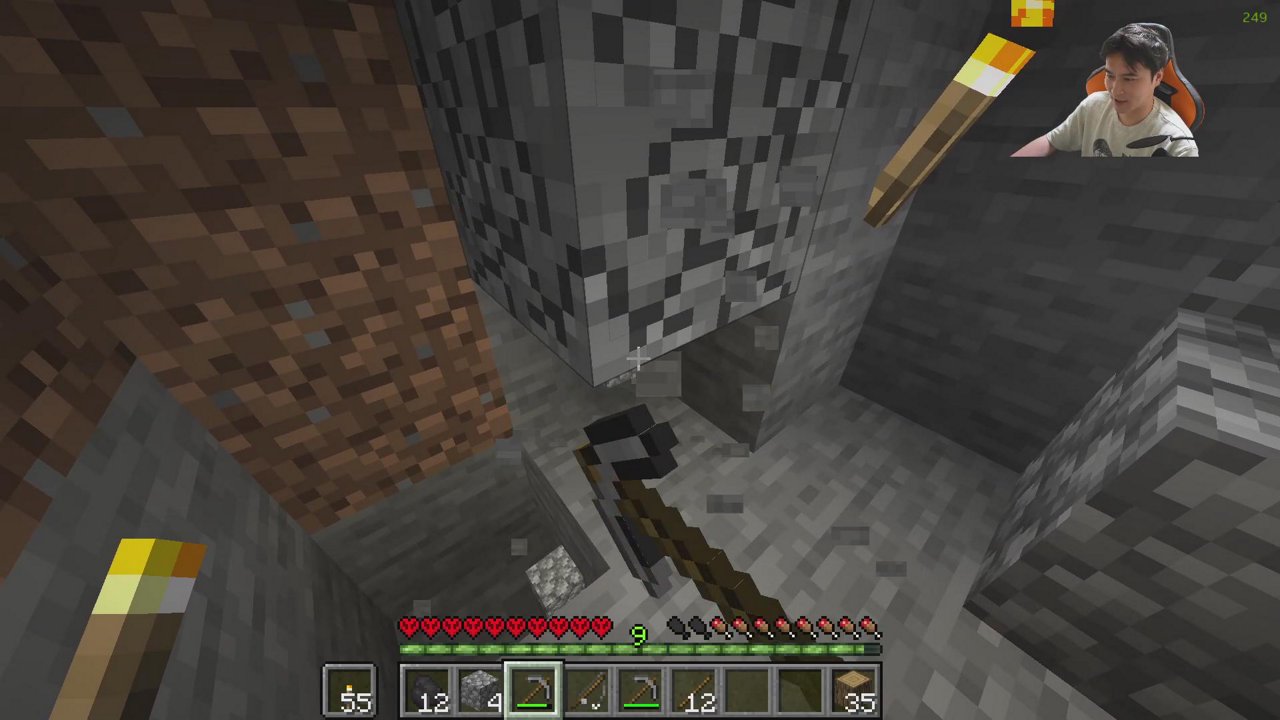Select the coal stack in the hotbar

click(427, 692)
